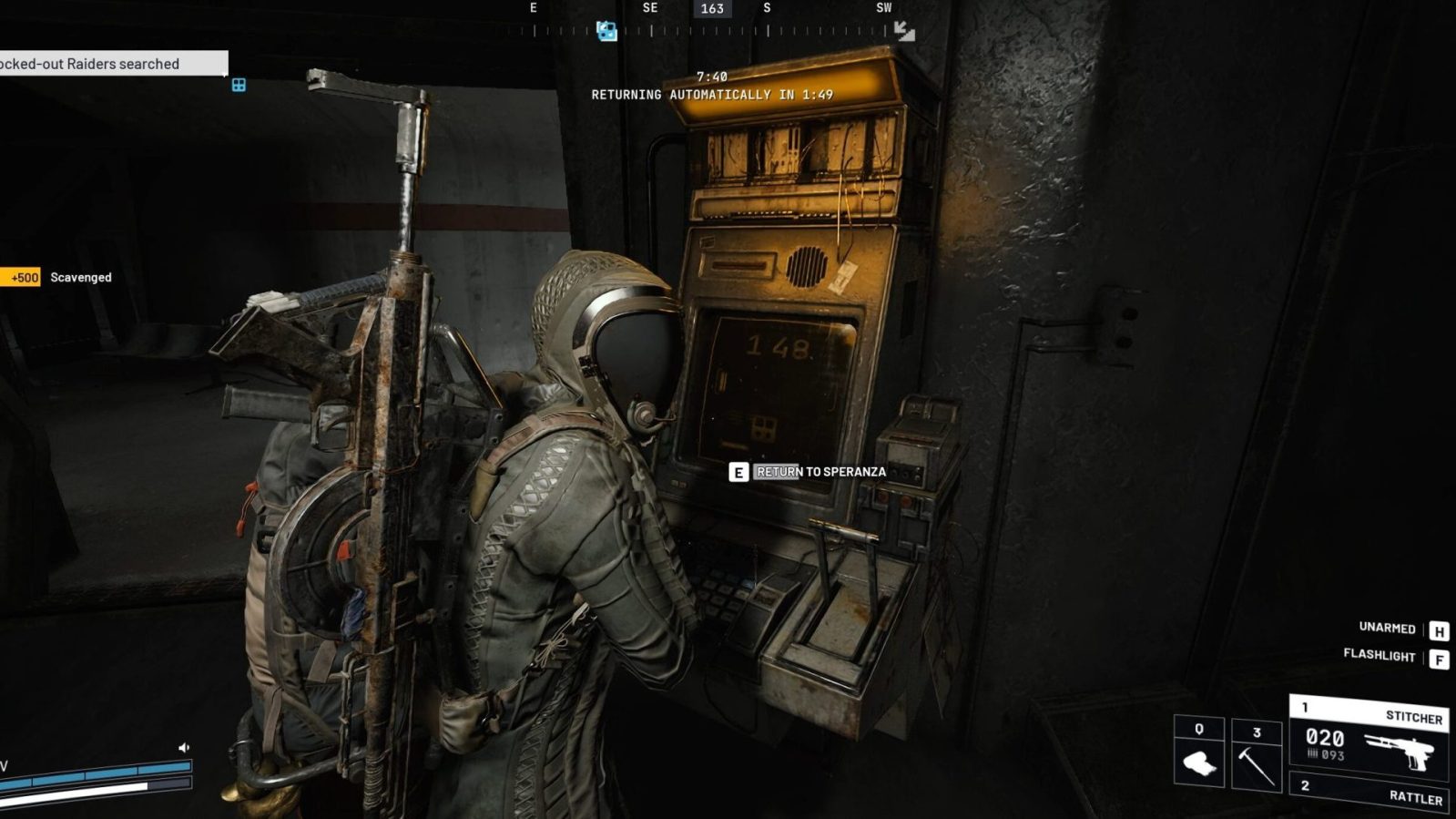Viewport: 1456px width, 819px height.
Task: Select the pickaxe tool slot
Action: click(1257, 754)
